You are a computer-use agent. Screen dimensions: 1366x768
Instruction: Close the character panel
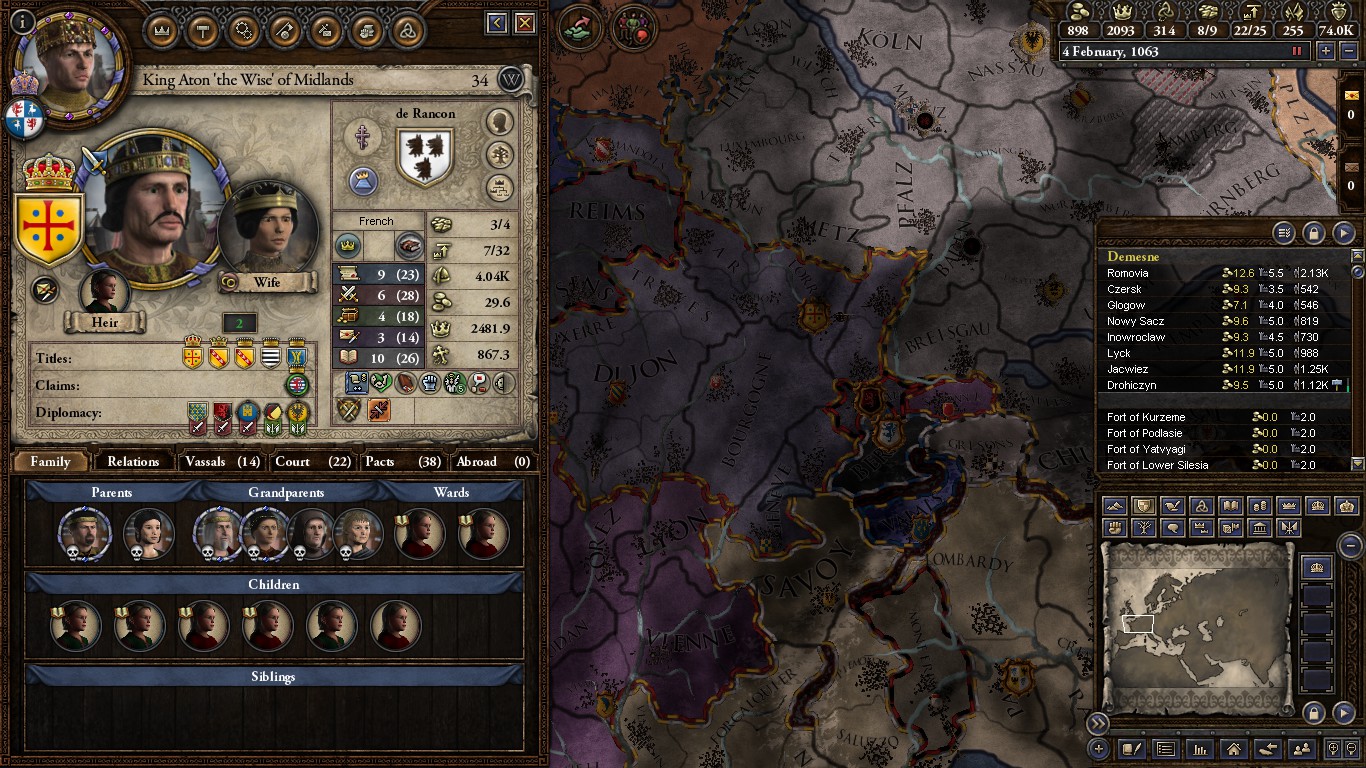pos(527,23)
